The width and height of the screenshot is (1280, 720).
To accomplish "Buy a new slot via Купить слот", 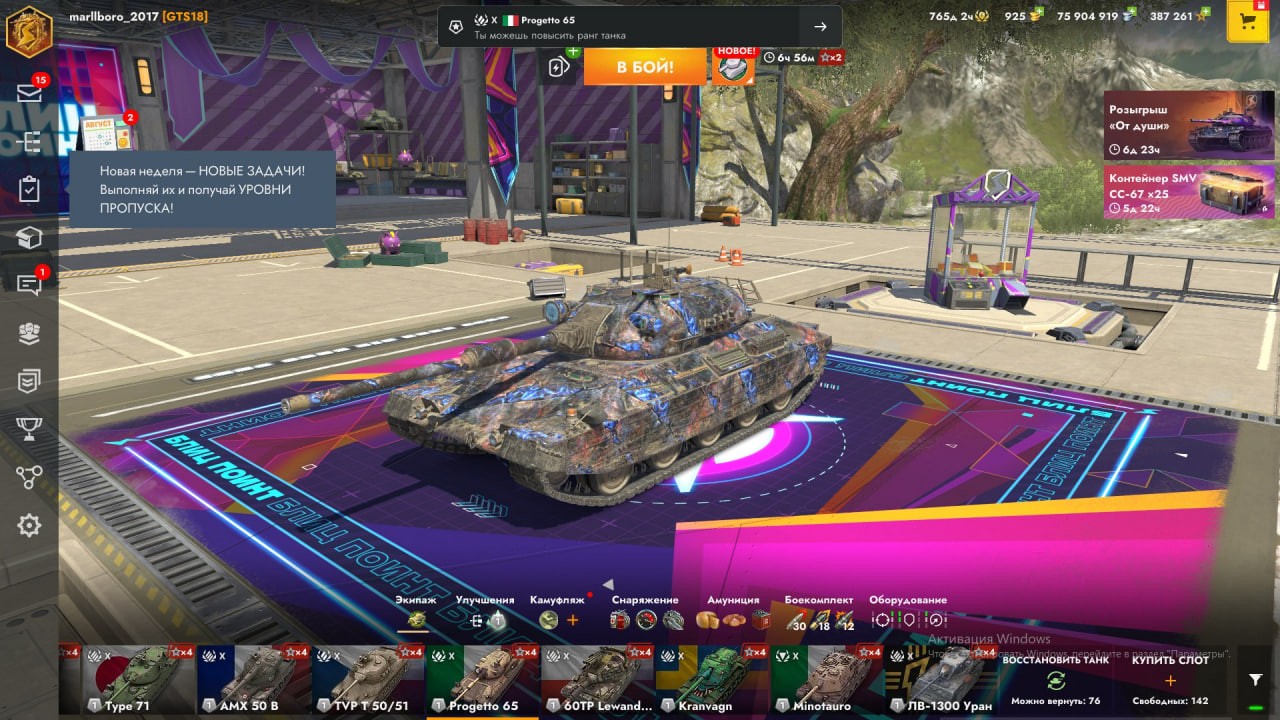I will click(x=1170, y=680).
